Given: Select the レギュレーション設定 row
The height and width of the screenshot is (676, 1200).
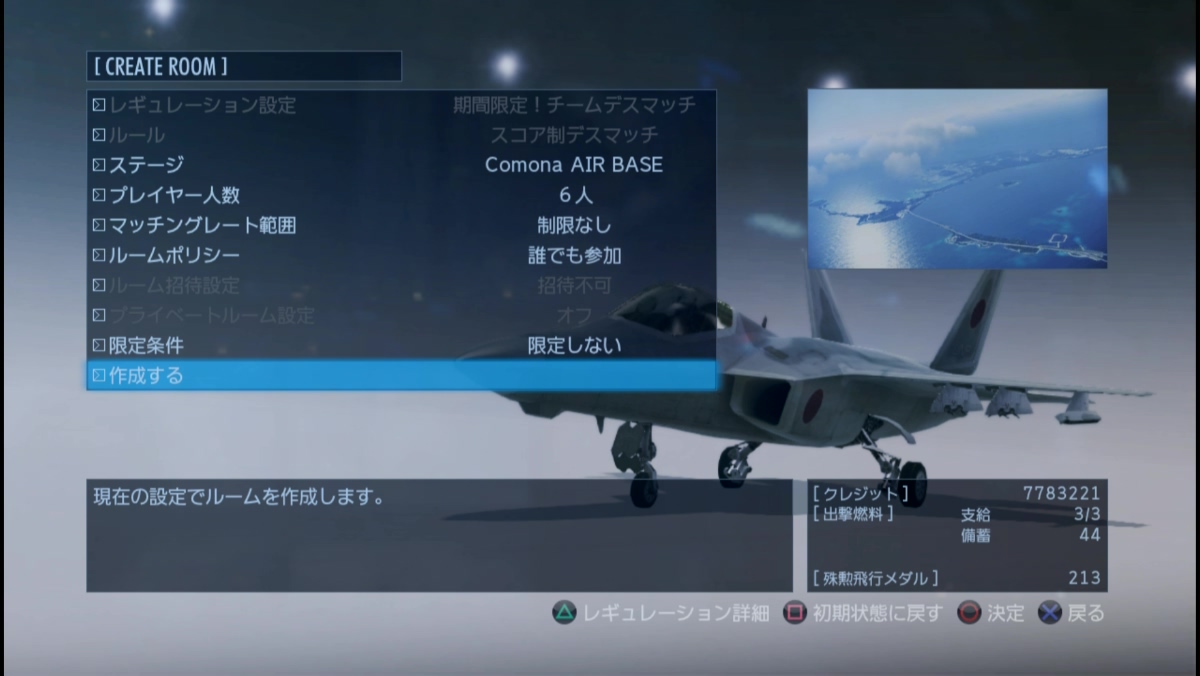Looking at the screenshot, I should [x=400, y=105].
